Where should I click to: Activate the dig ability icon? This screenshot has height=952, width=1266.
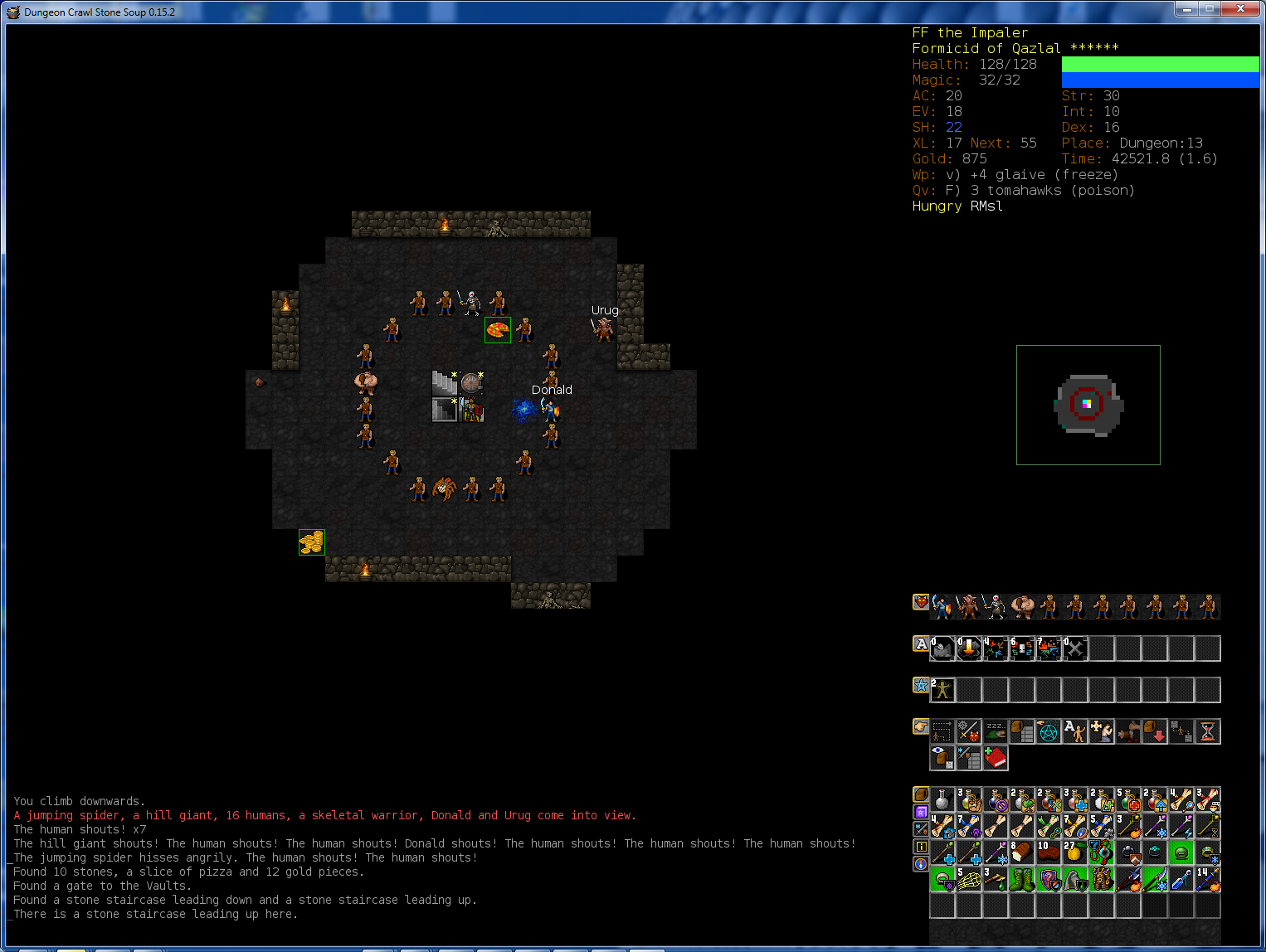[942, 648]
